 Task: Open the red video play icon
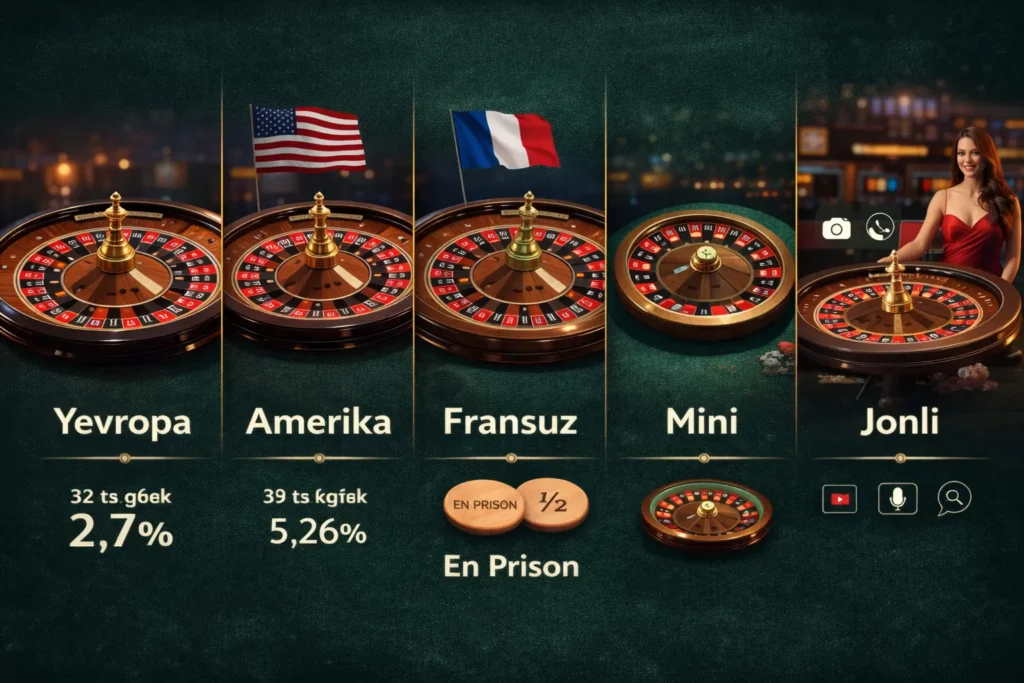tap(839, 498)
